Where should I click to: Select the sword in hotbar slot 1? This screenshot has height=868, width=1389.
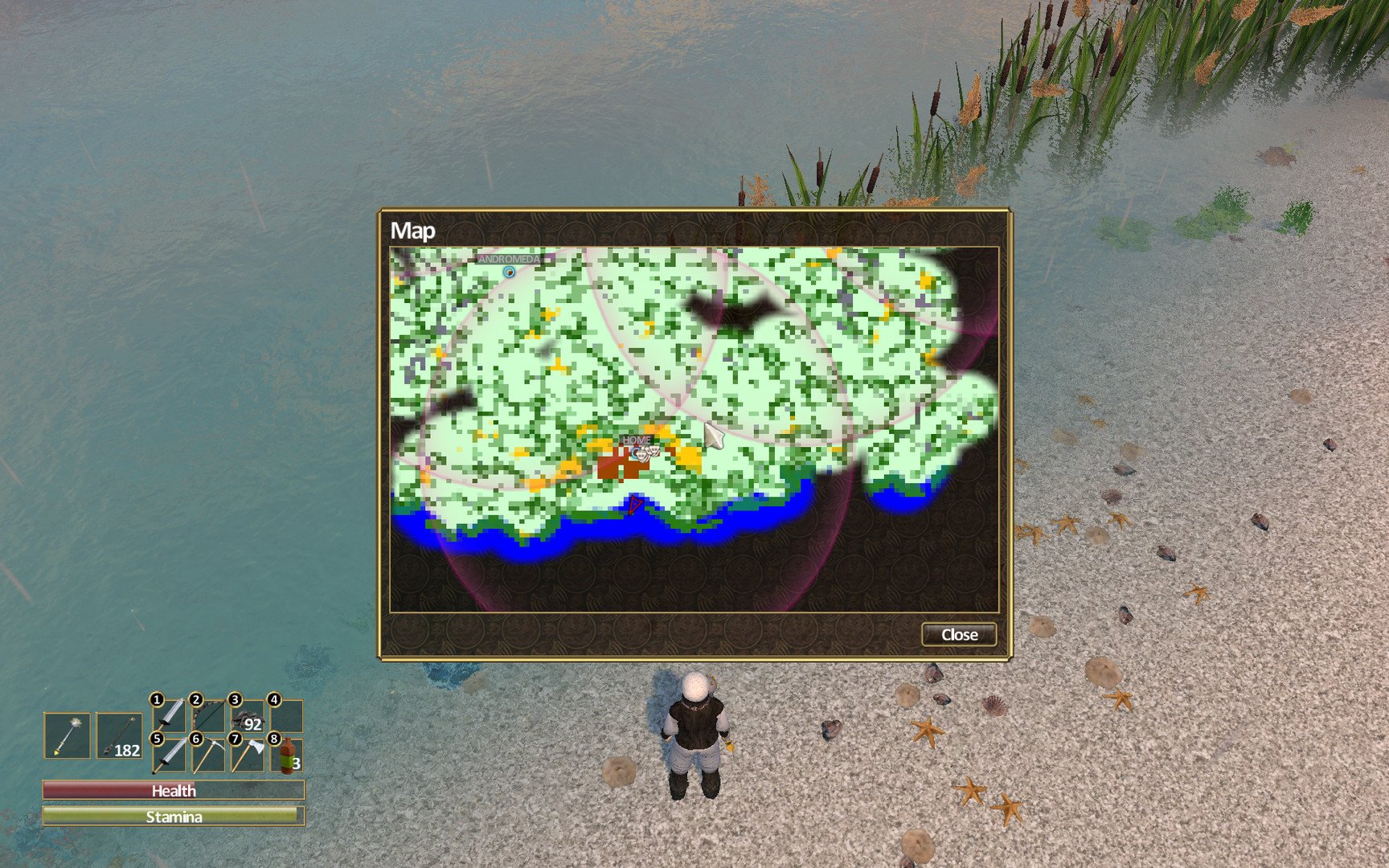click(170, 717)
